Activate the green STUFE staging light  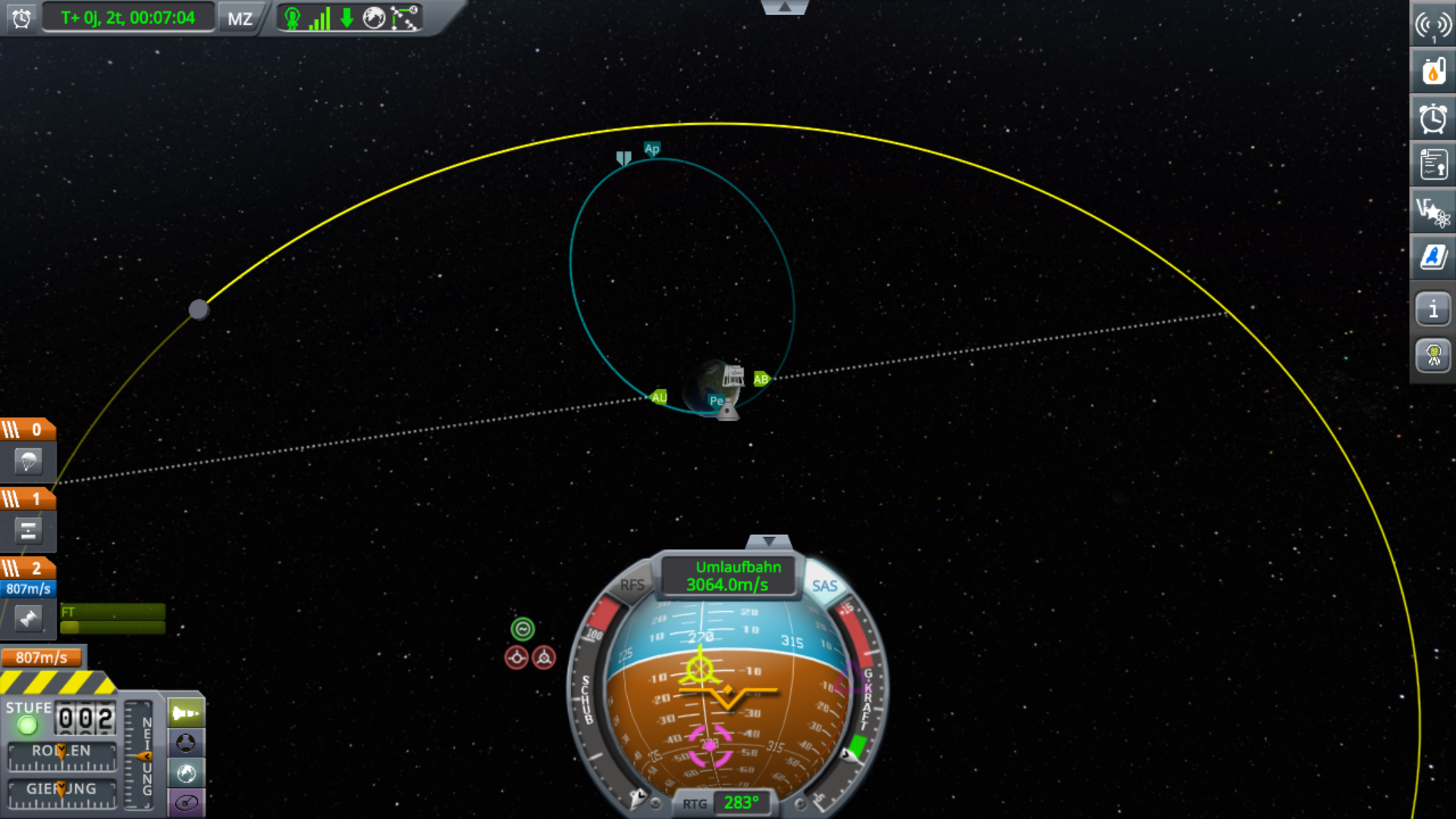pyautogui.click(x=27, y=726)
